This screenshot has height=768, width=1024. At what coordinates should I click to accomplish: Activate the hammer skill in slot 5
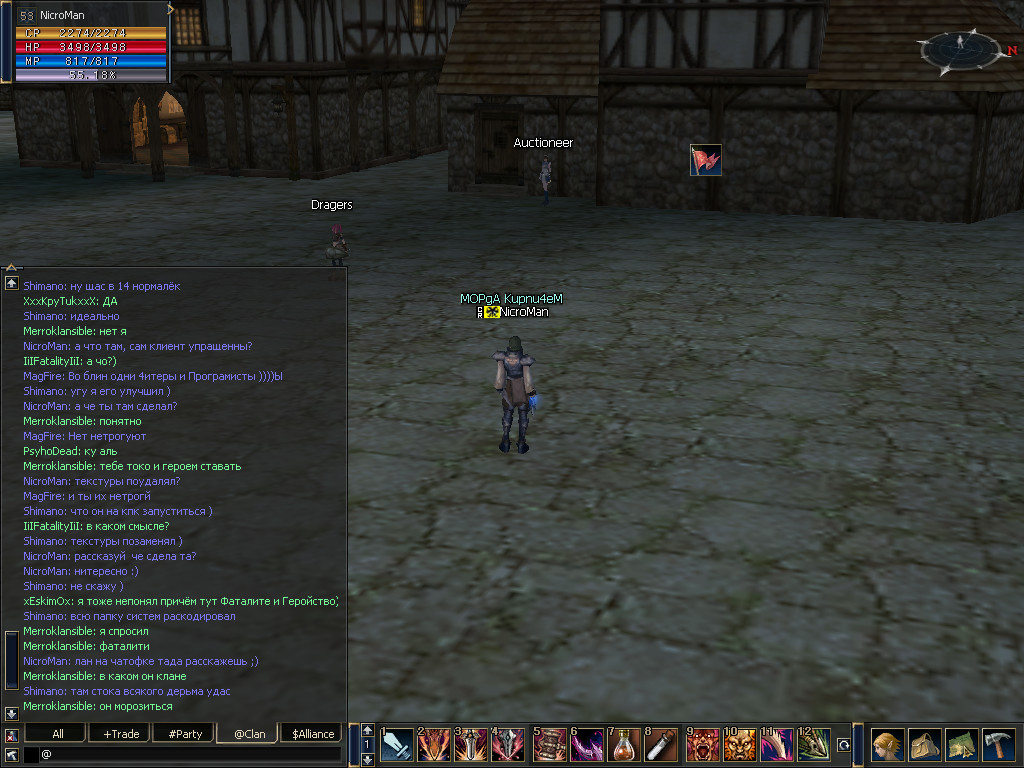(x=549, y=745)
